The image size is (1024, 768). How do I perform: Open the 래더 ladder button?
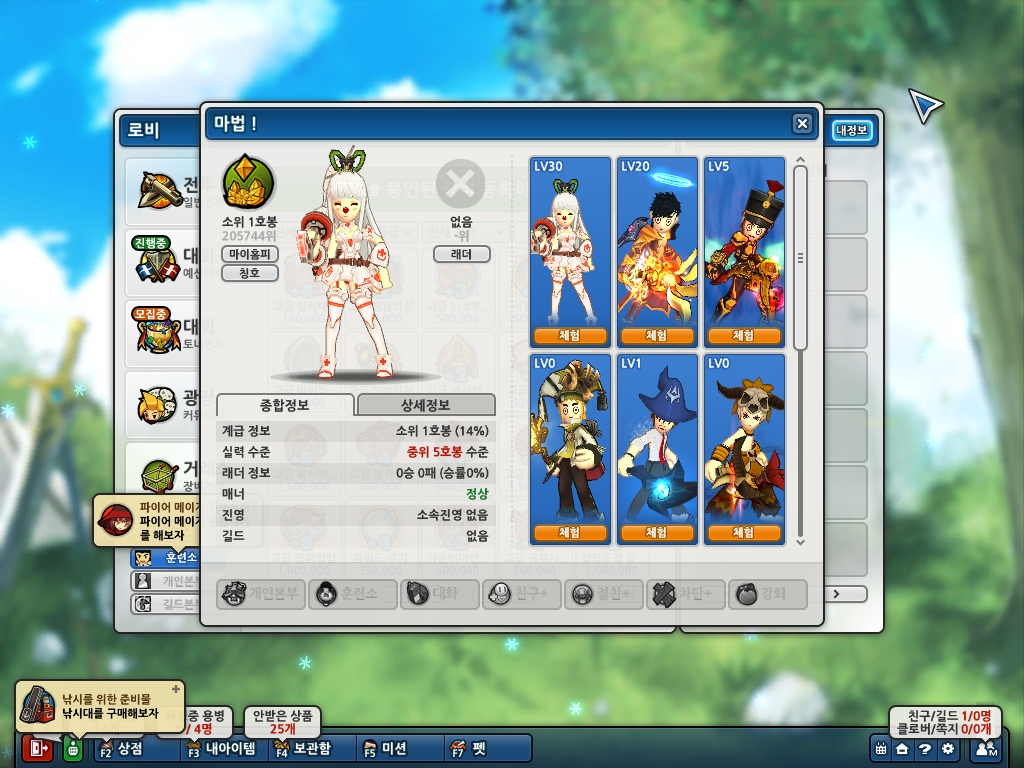pos(461,254)
